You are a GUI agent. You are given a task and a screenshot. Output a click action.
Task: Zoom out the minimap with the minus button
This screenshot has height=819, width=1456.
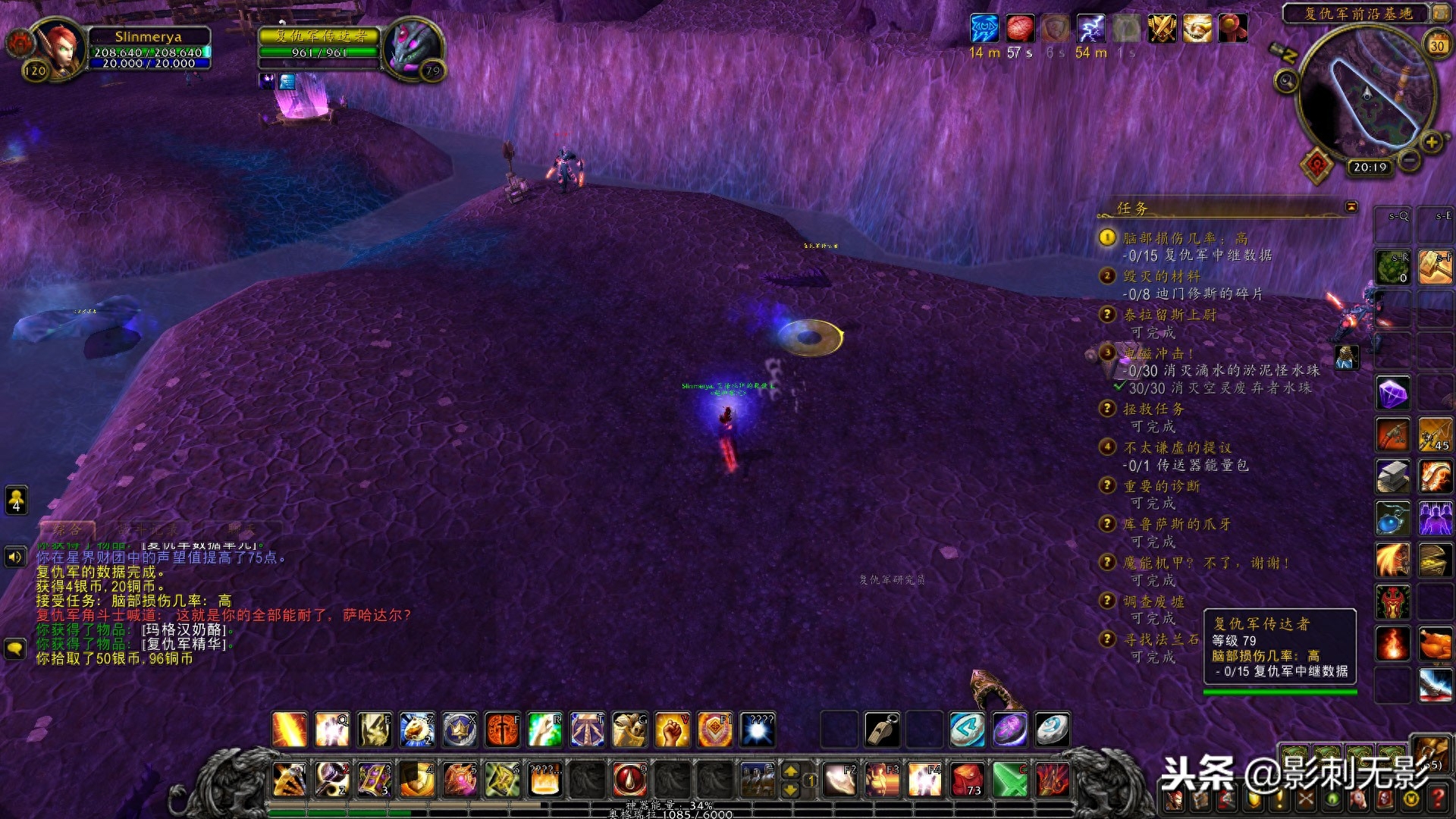point(1409,160)
